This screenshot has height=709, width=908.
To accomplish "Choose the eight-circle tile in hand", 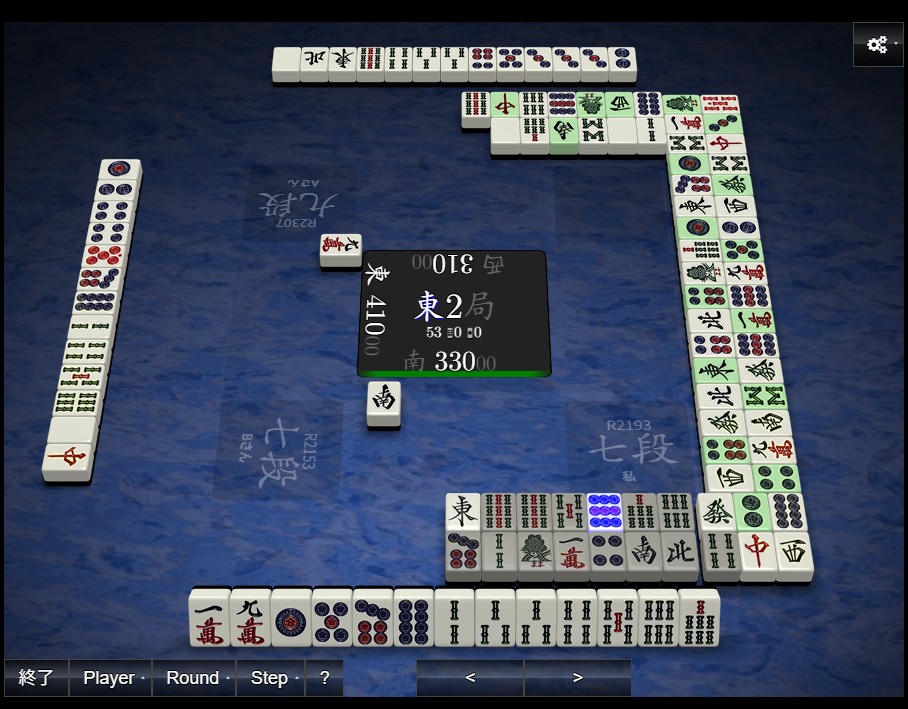I will (413, 618).
